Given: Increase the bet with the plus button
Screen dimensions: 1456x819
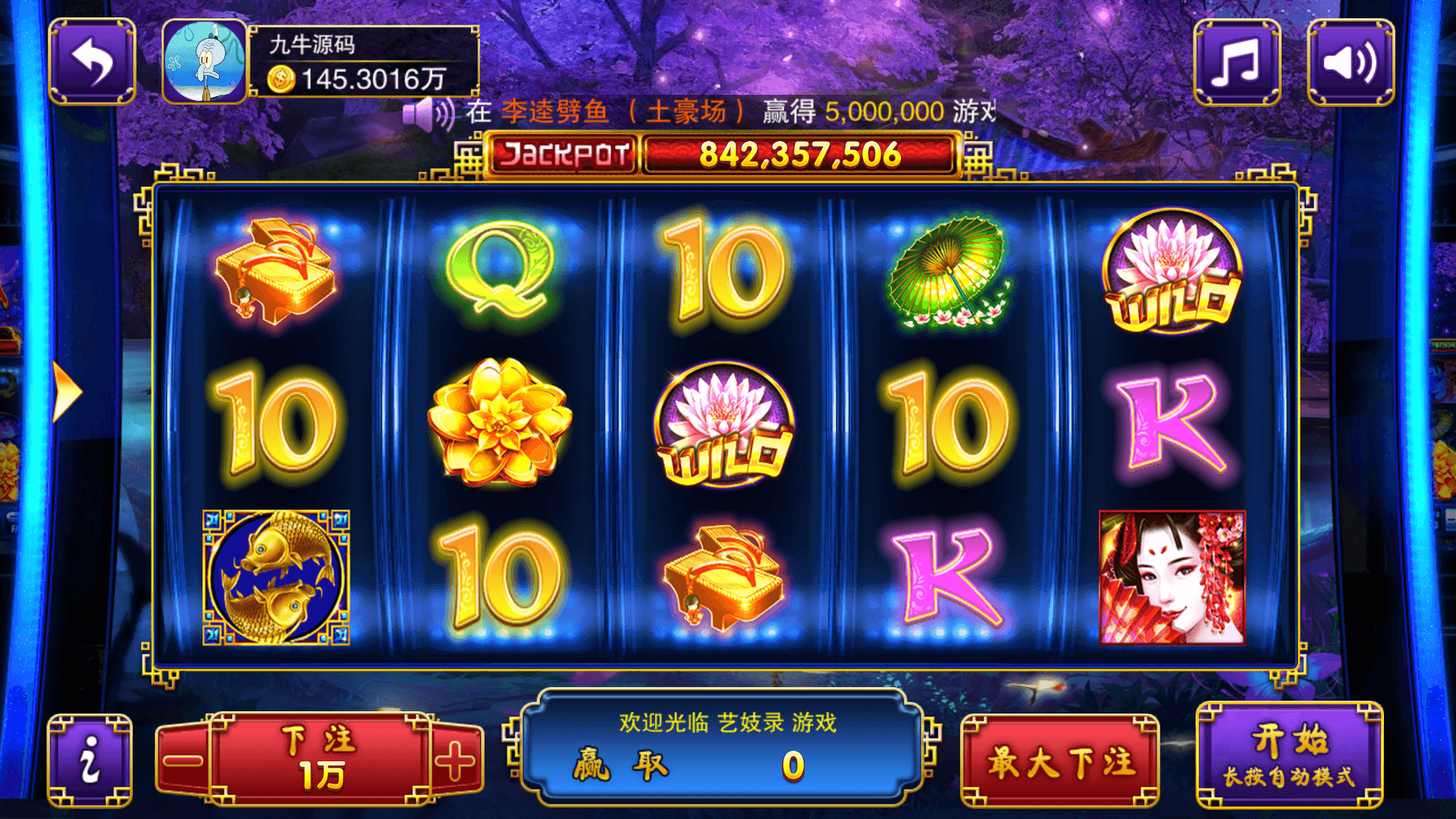Looking at the screenshot, I should pyautogui.click(x=456, y=761).
